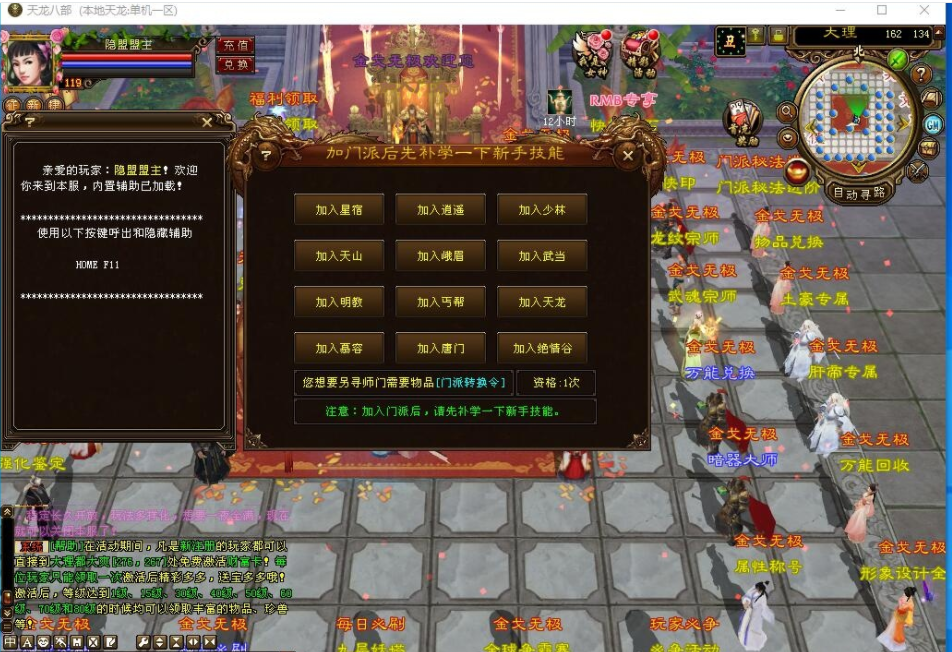This screenshot has width=952, height=652.
Task: Close the welcome message panel
Action: point(207,122)
